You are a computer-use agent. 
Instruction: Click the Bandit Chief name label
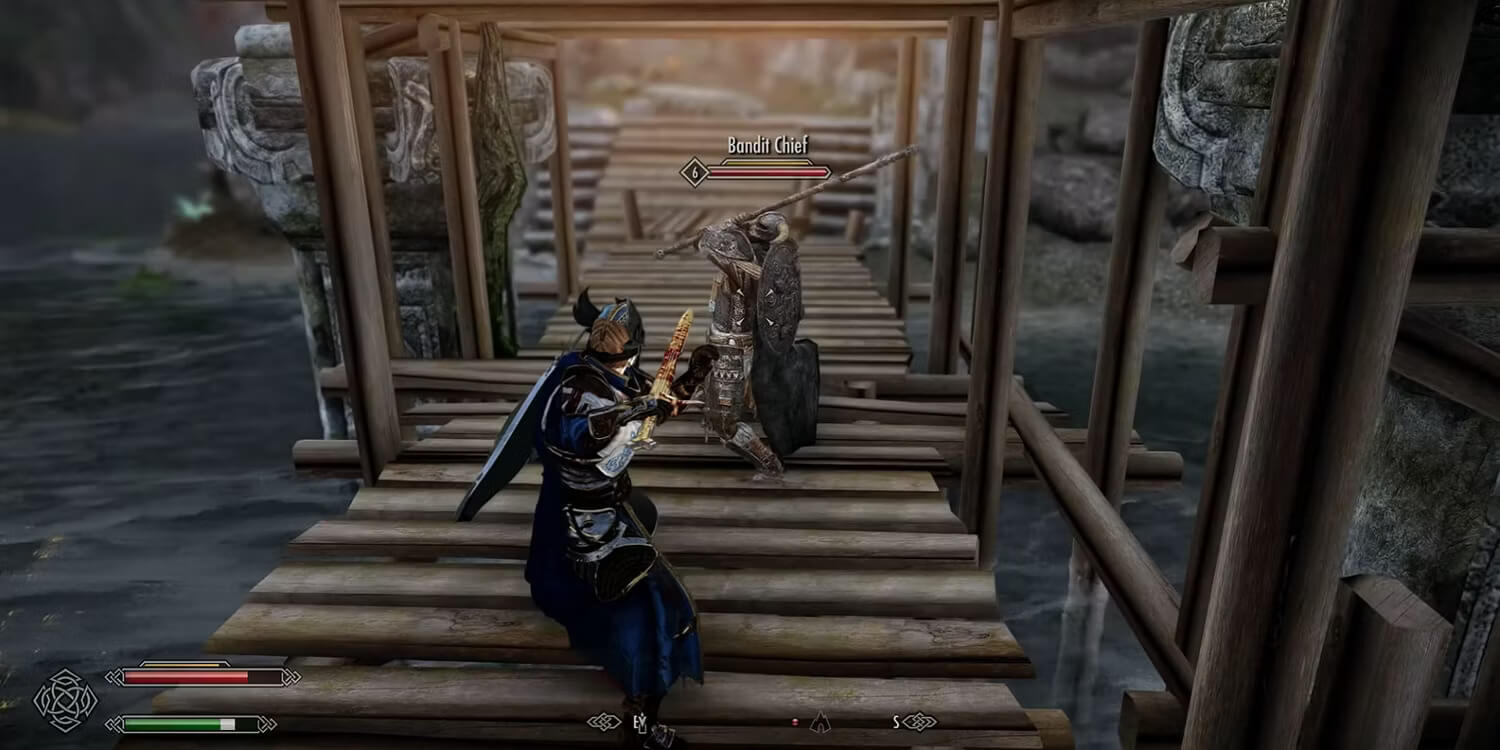[x=768, y=144]
